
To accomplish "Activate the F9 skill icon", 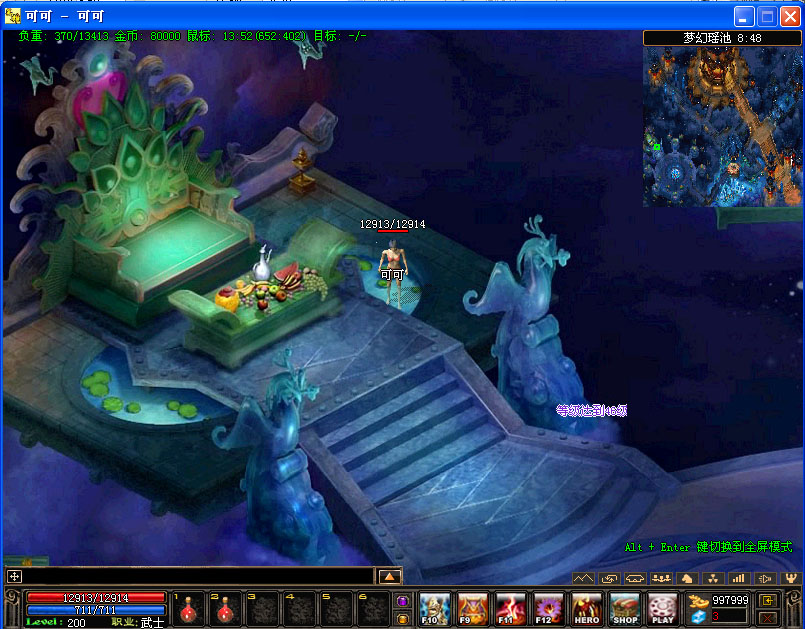I will point(472,608).
